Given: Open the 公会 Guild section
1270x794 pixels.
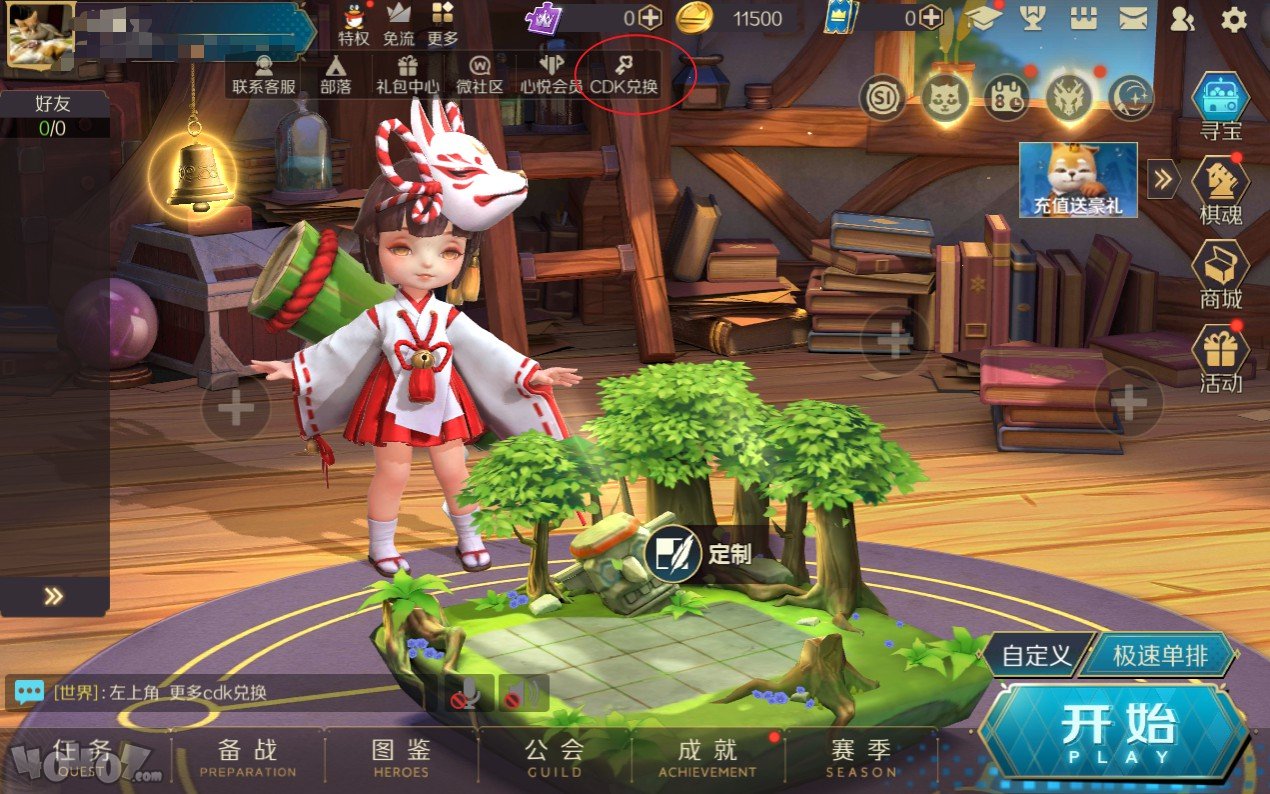Looking at the screenshot, I should click(555, 757).
